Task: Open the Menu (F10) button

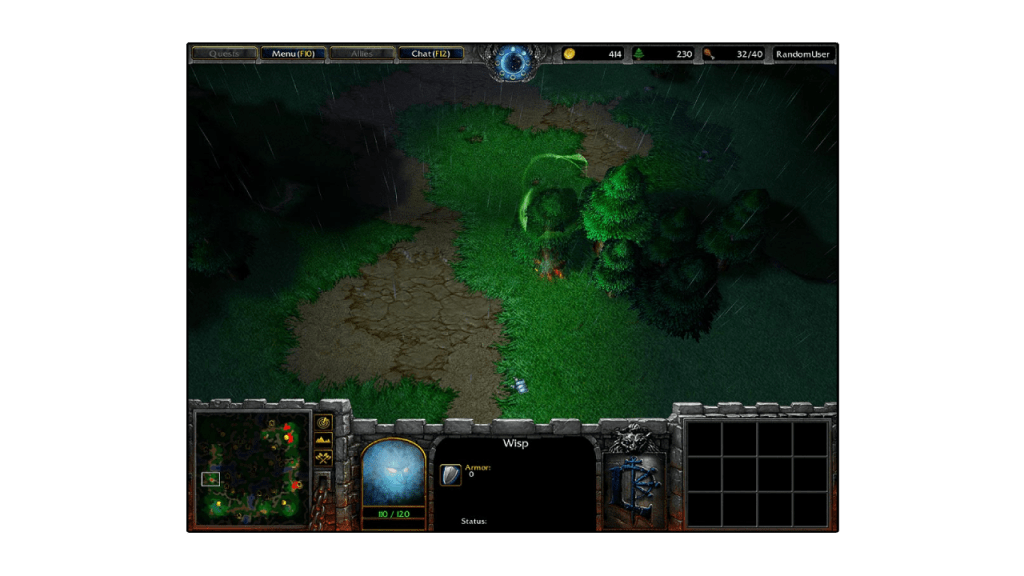Action: (x=293, y=53)
